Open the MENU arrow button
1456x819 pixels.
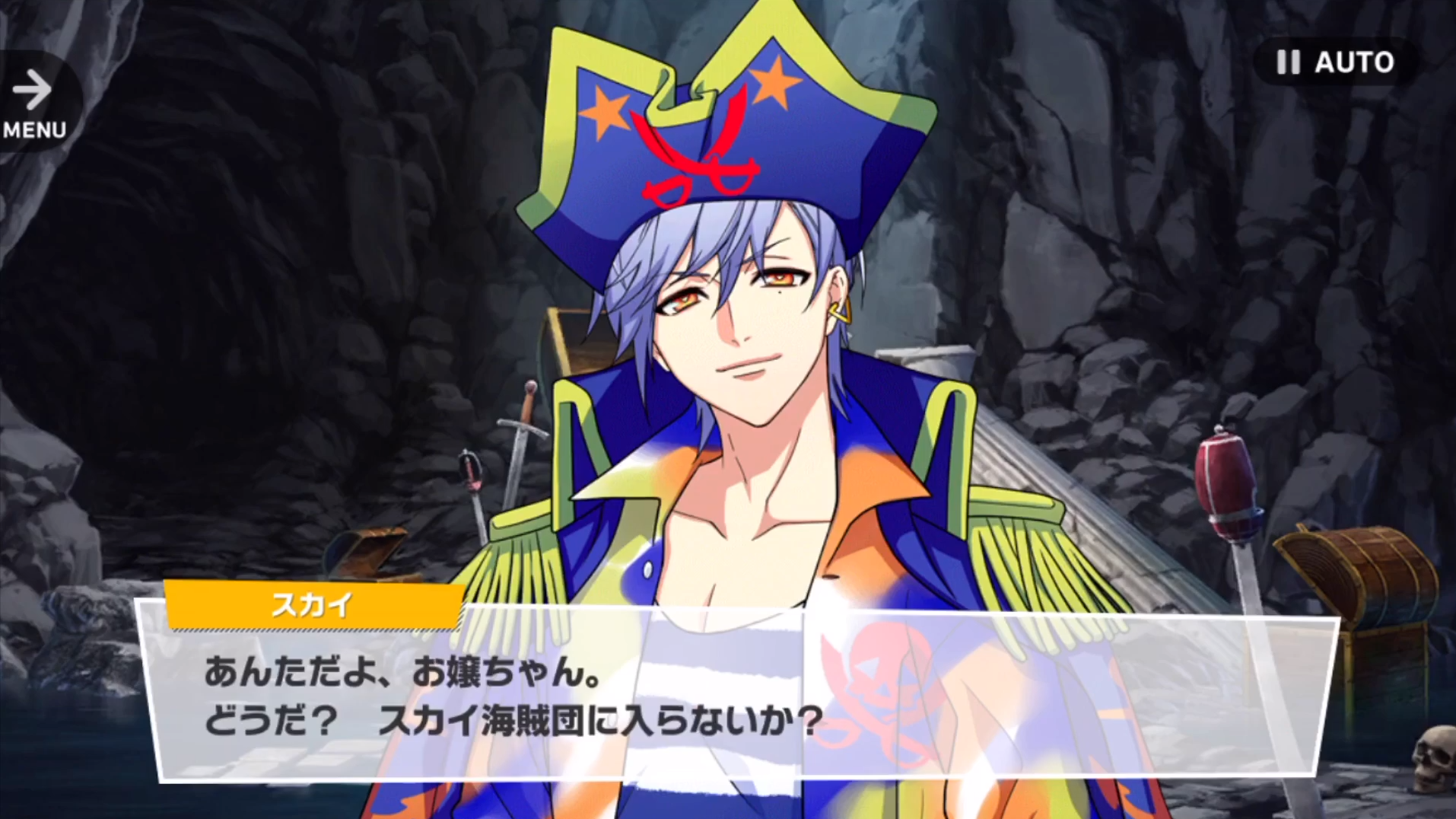pos(34,103)
